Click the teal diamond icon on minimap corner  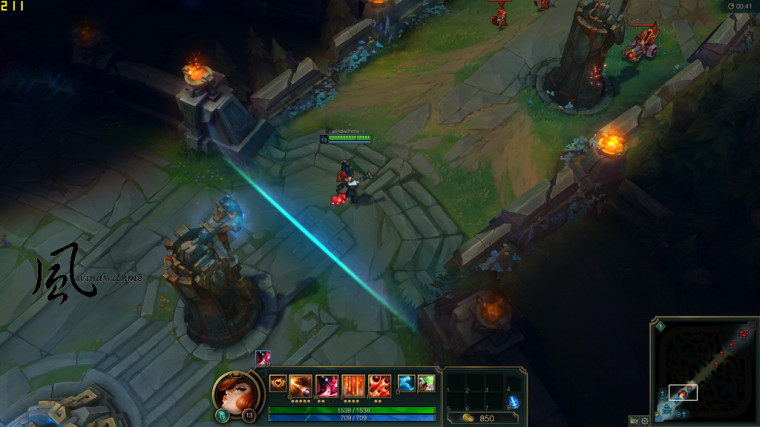(x=660, y=325)
